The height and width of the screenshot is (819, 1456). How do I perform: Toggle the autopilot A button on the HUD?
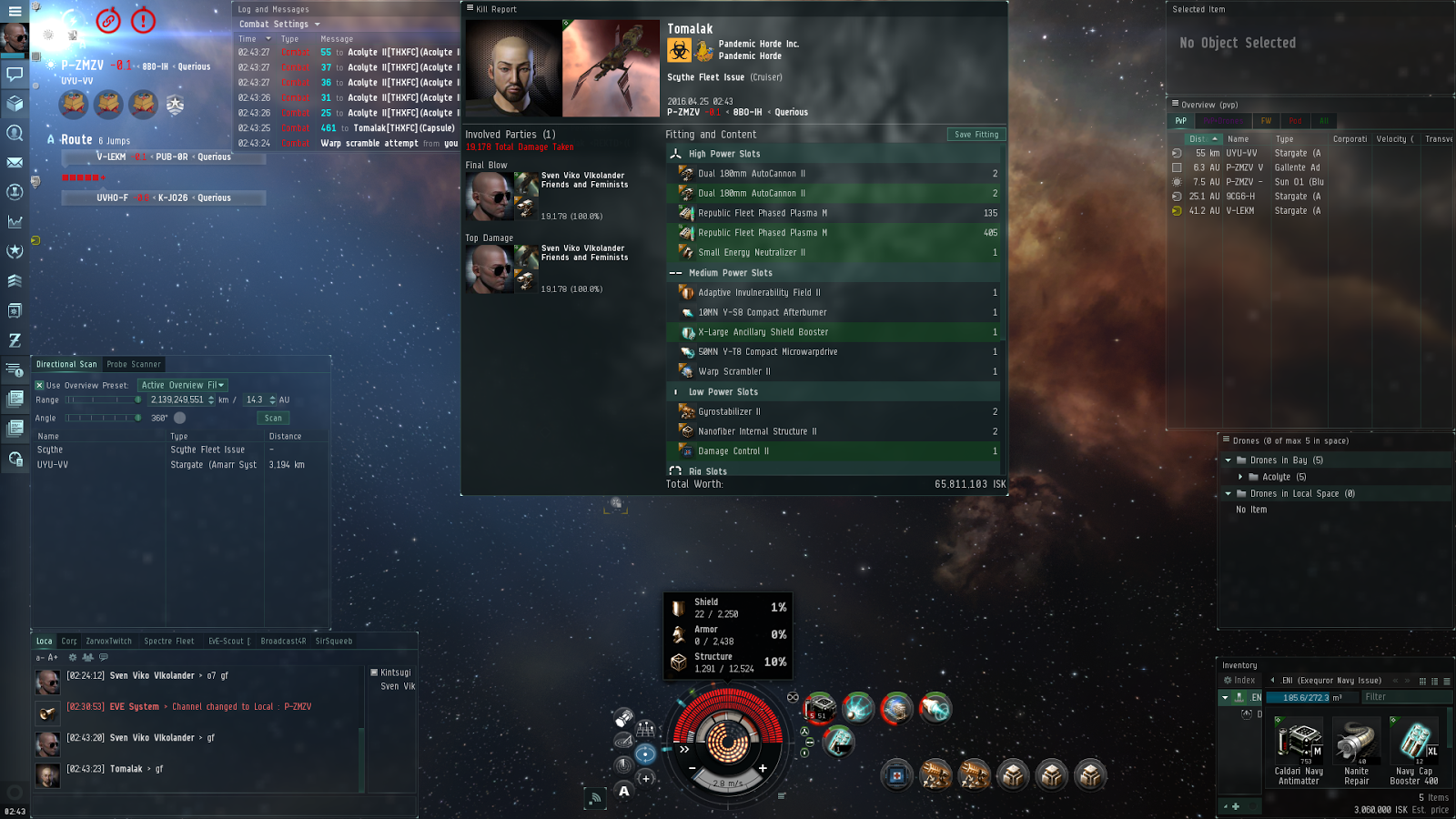pos(624,793)
